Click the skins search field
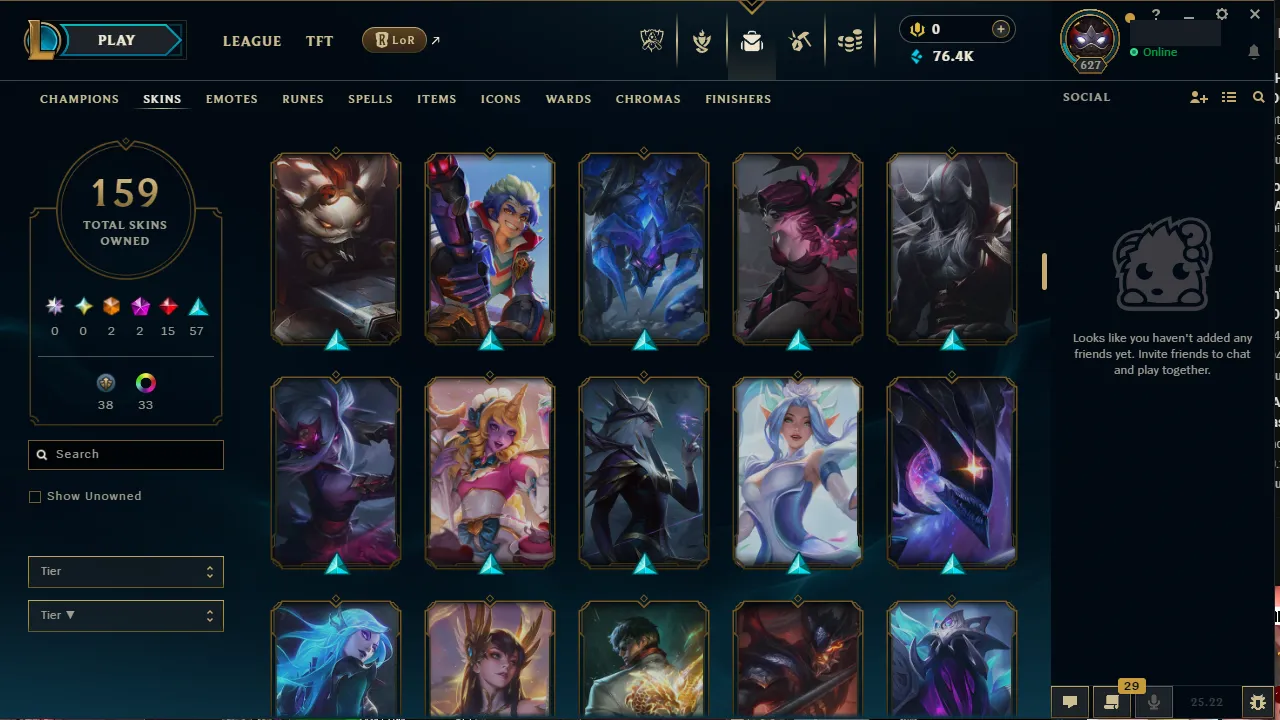 tap(125, 454)
